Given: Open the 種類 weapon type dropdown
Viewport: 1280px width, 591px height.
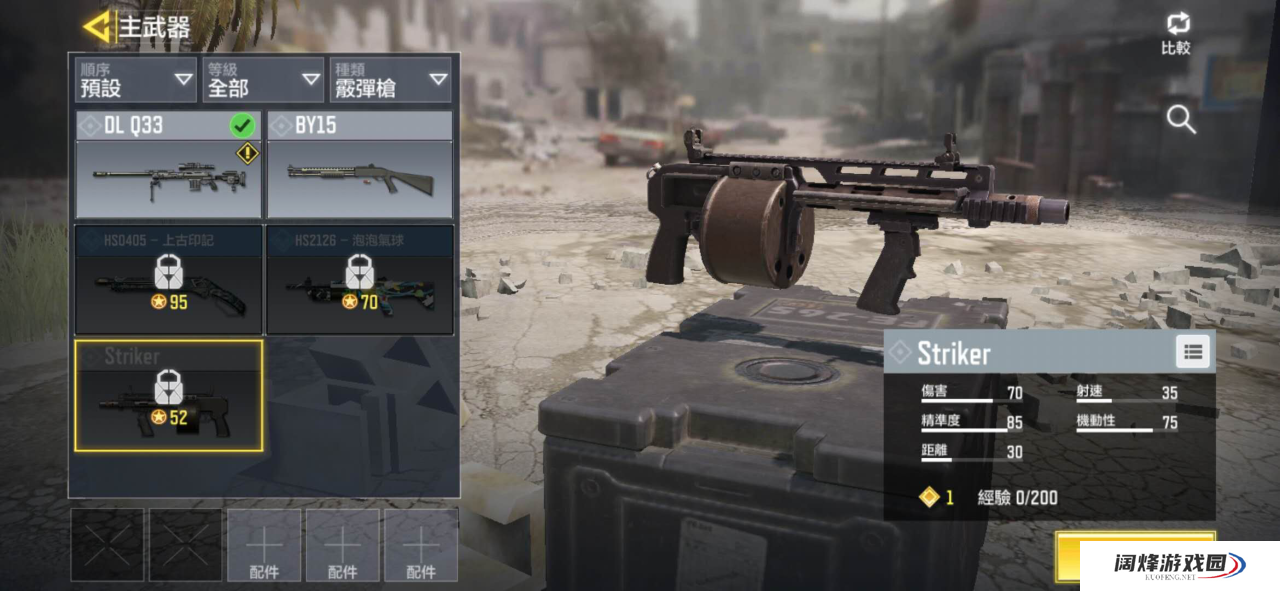Looking at the screenshot, I should (x=390, y=80).
